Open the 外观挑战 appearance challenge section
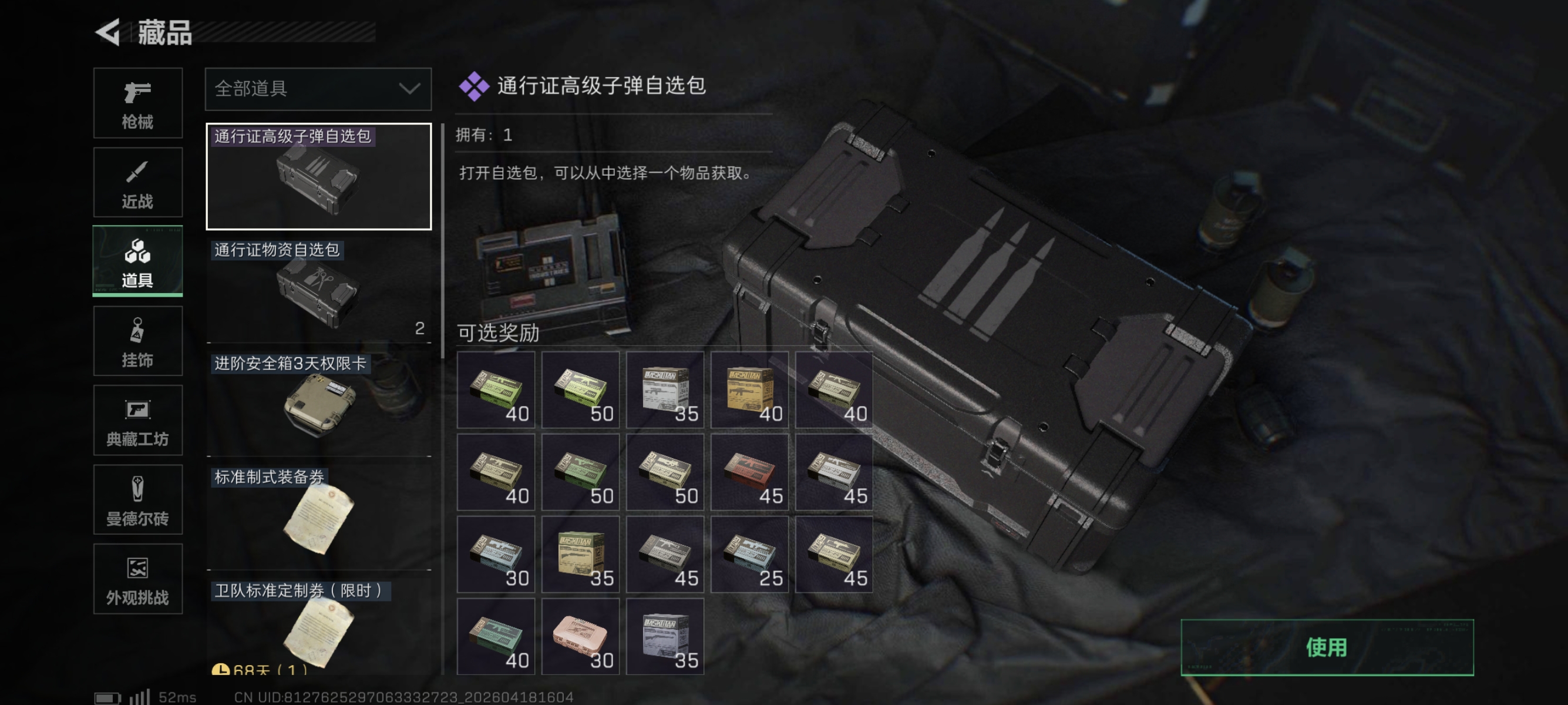This screenshot has height=705, width=1568. [x=138, y=578]
